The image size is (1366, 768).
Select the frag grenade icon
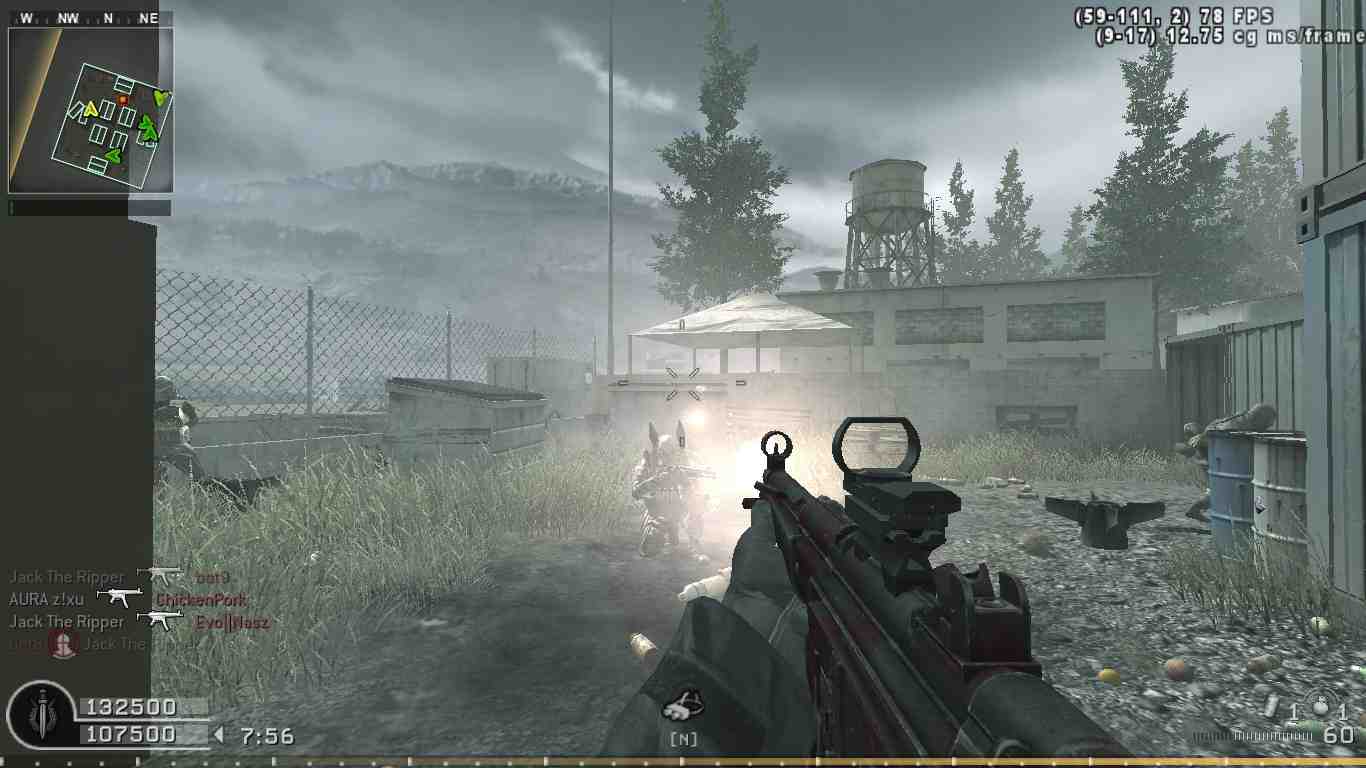coord(1320,707)
